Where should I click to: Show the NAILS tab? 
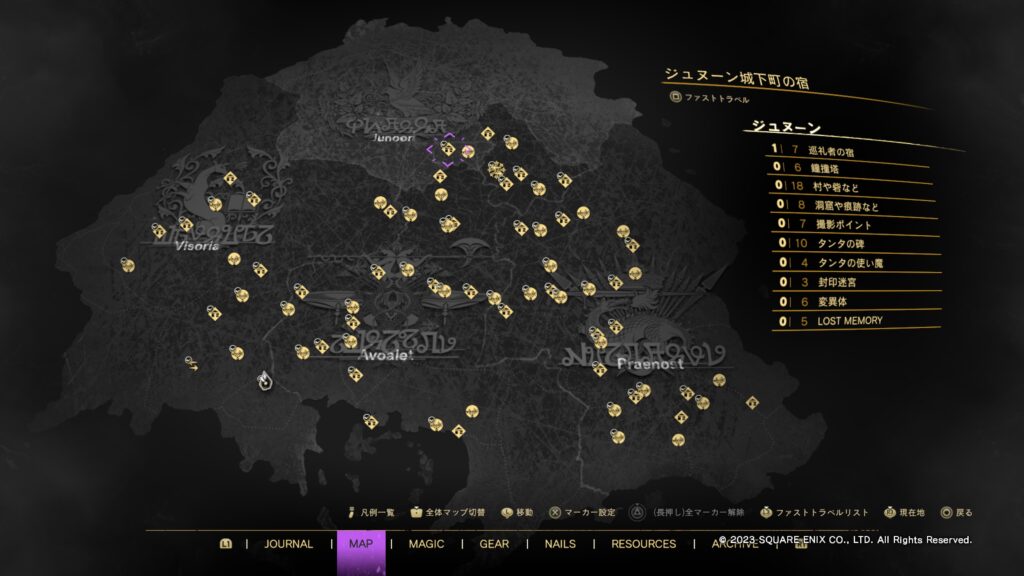click(560, 544)
